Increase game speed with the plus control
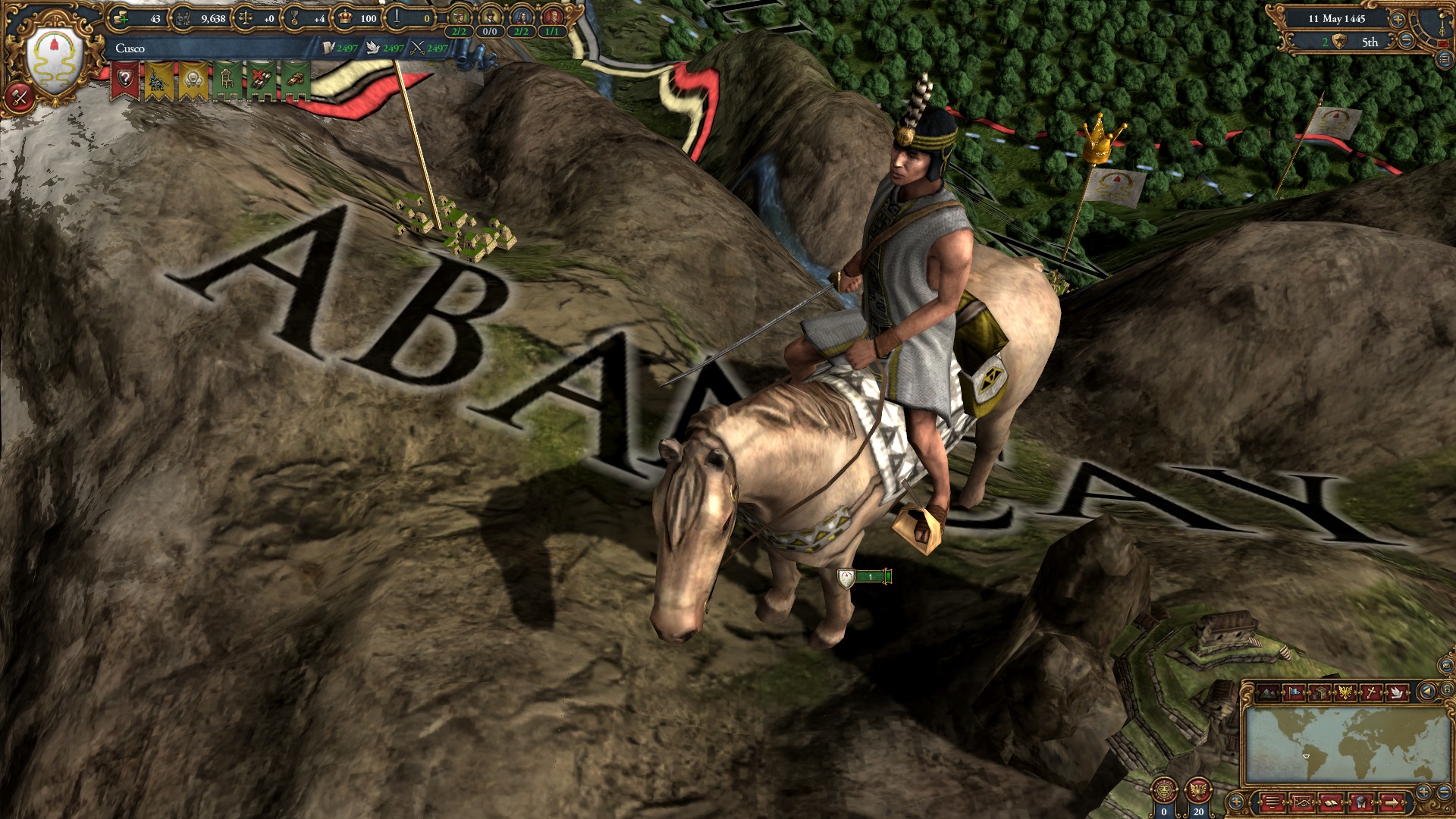 [x=1398, y=20]
